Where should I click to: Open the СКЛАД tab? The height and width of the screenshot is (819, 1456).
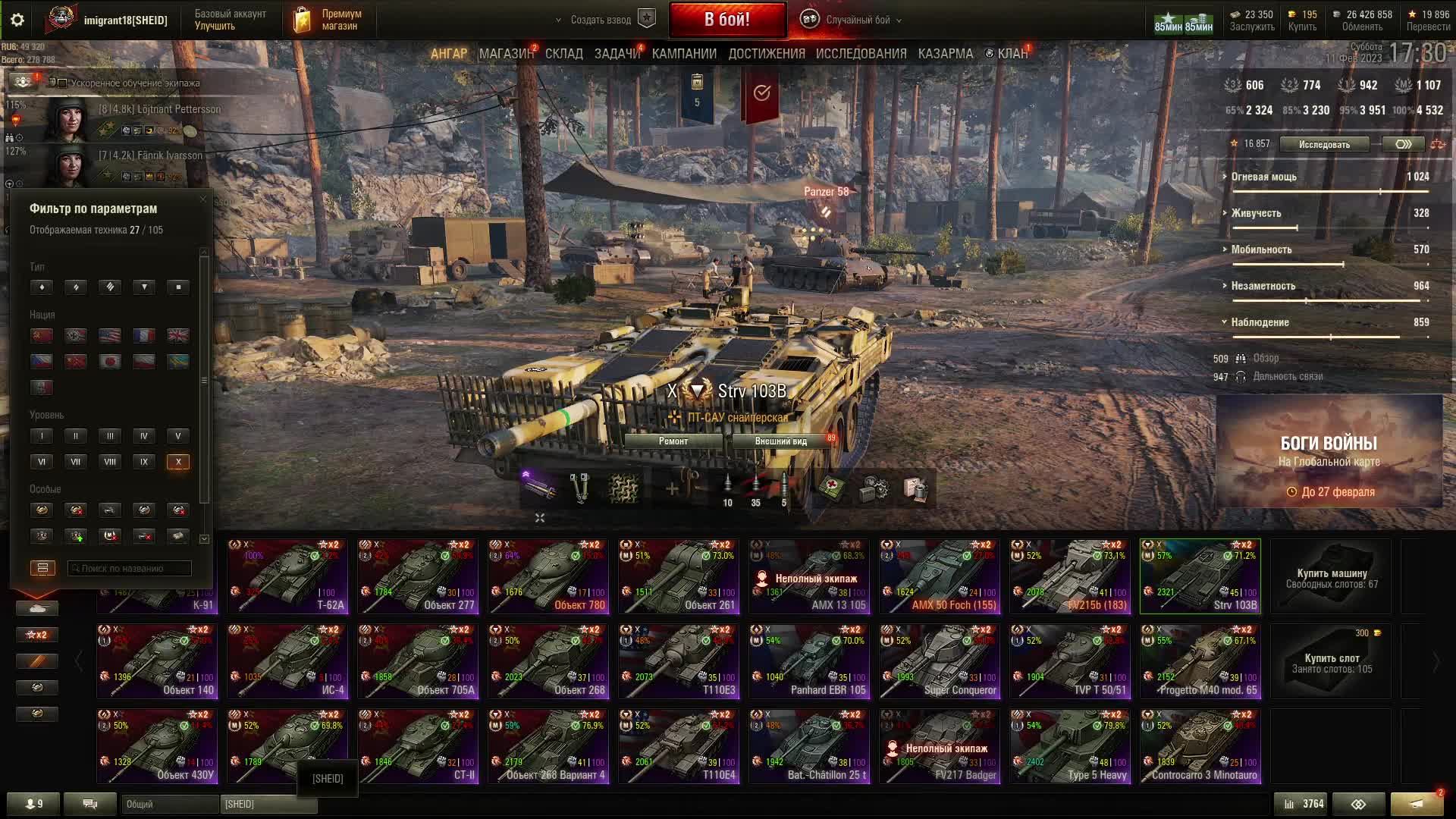(x=563, y=54)
